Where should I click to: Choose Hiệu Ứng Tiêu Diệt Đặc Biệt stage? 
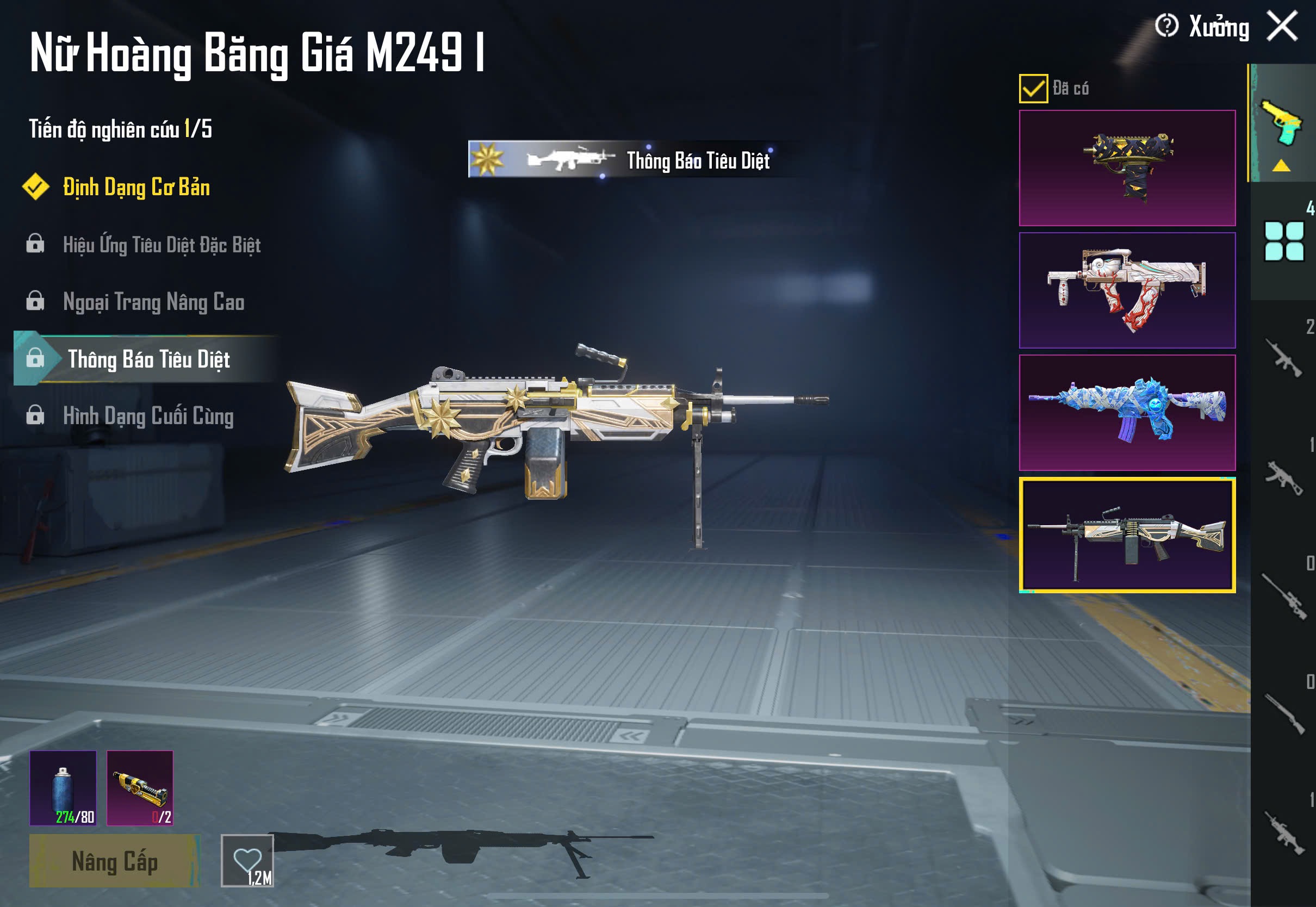click(x=162, y=245)
